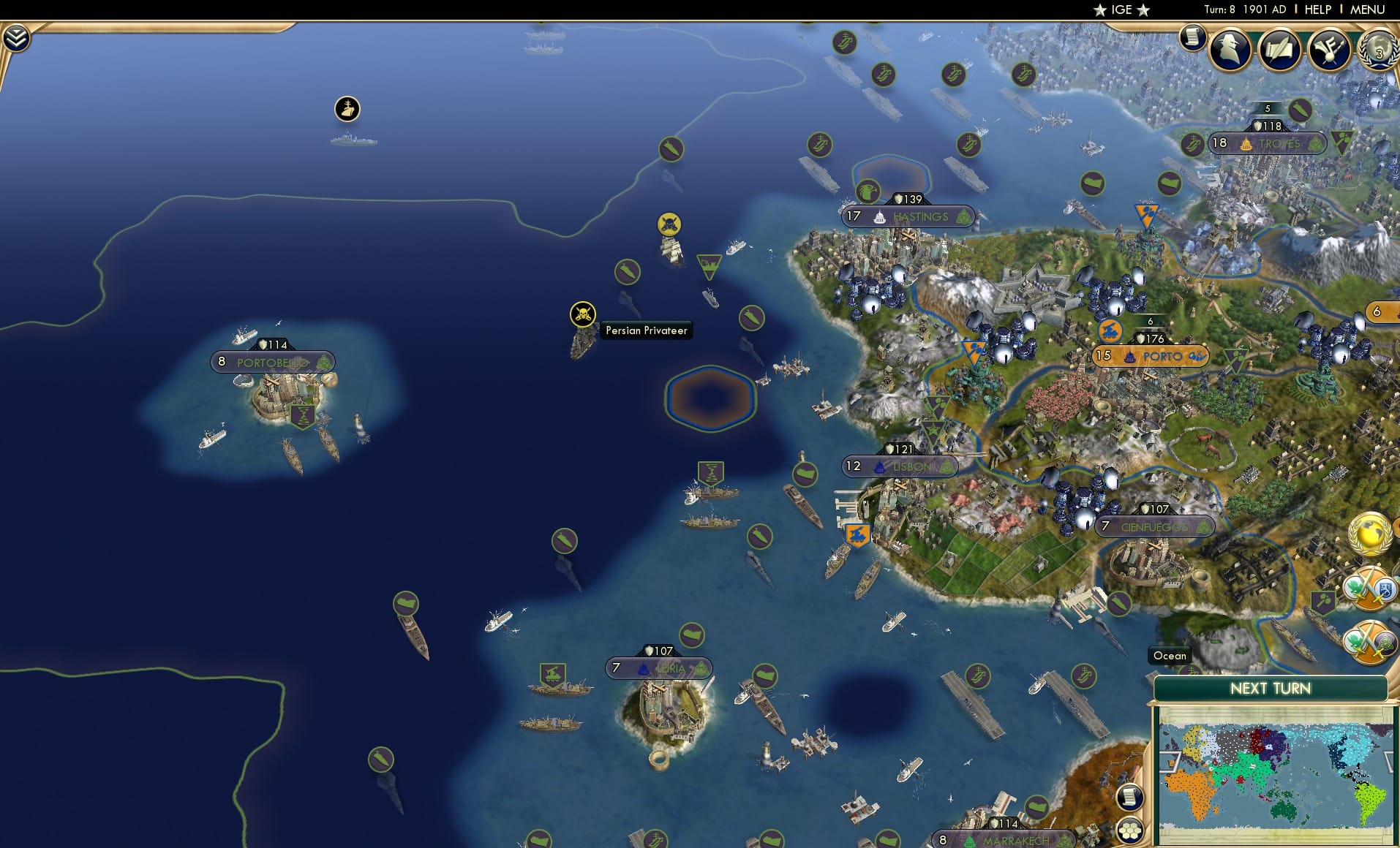Click HELP in the top bar
Viewport: 1400px width, 848px height.
(x=1317, y=10)
